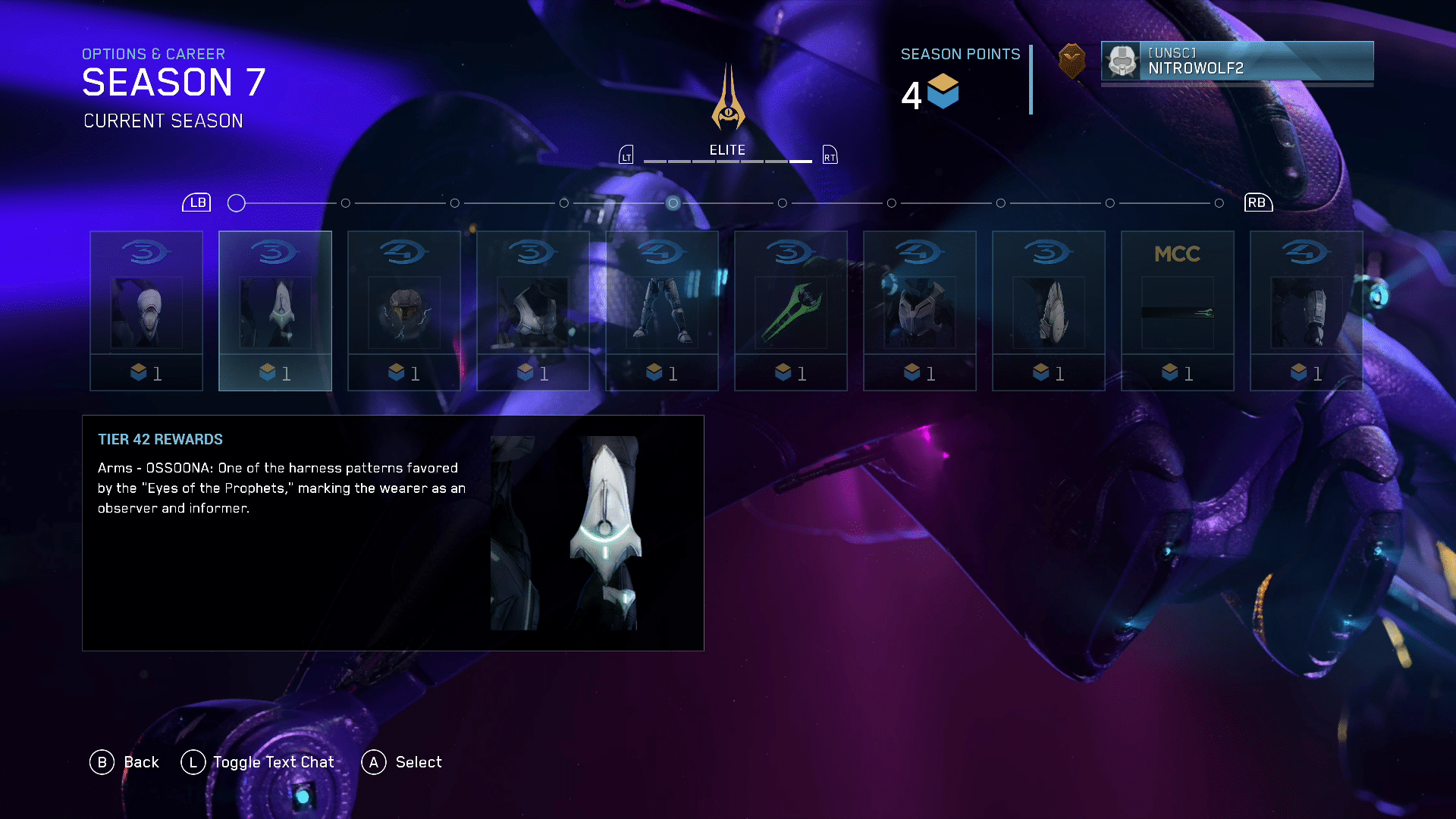Select the white Elite helmet reward tile
This screenshot has width=1456, height=819.
[x=146, y=310]
